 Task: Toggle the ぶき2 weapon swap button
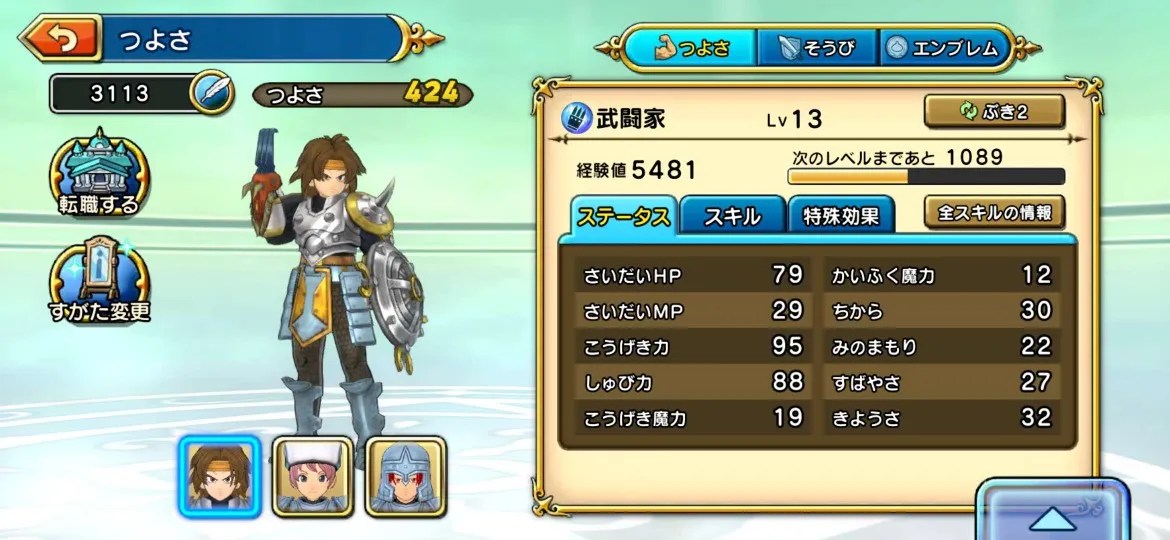click(x=993, y=113)
